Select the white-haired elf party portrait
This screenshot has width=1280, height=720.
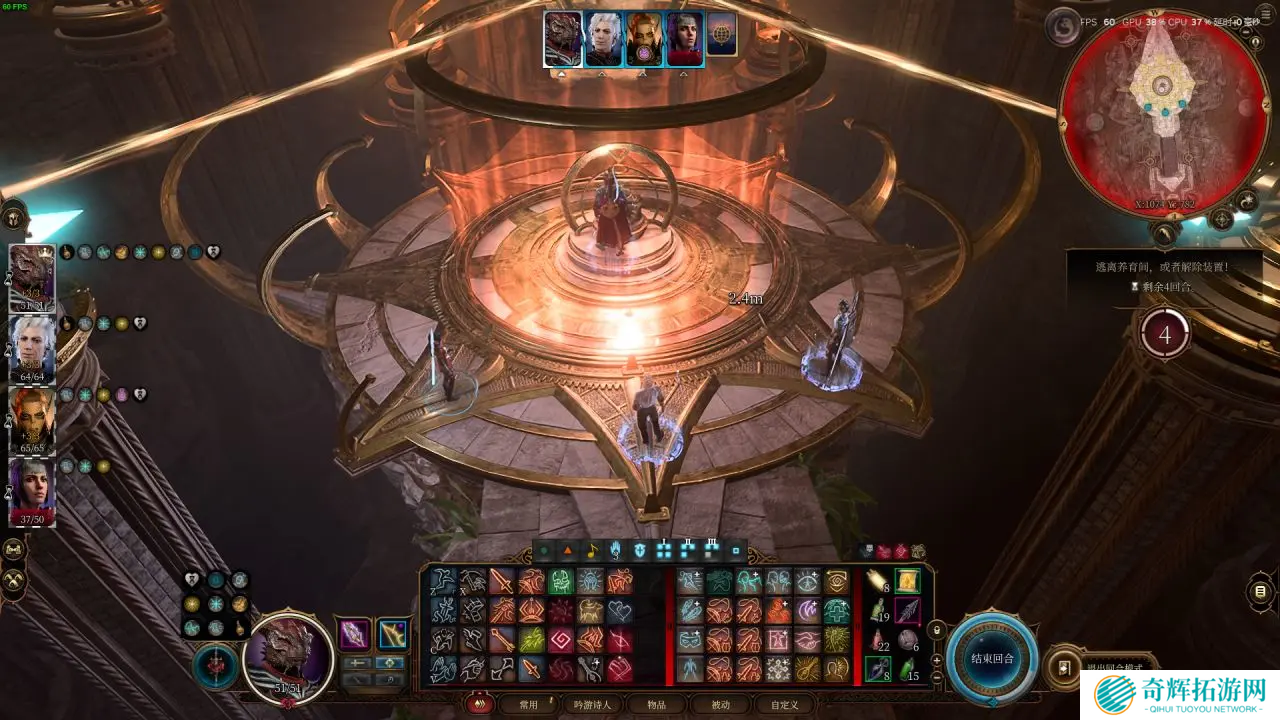pos(32,349)
